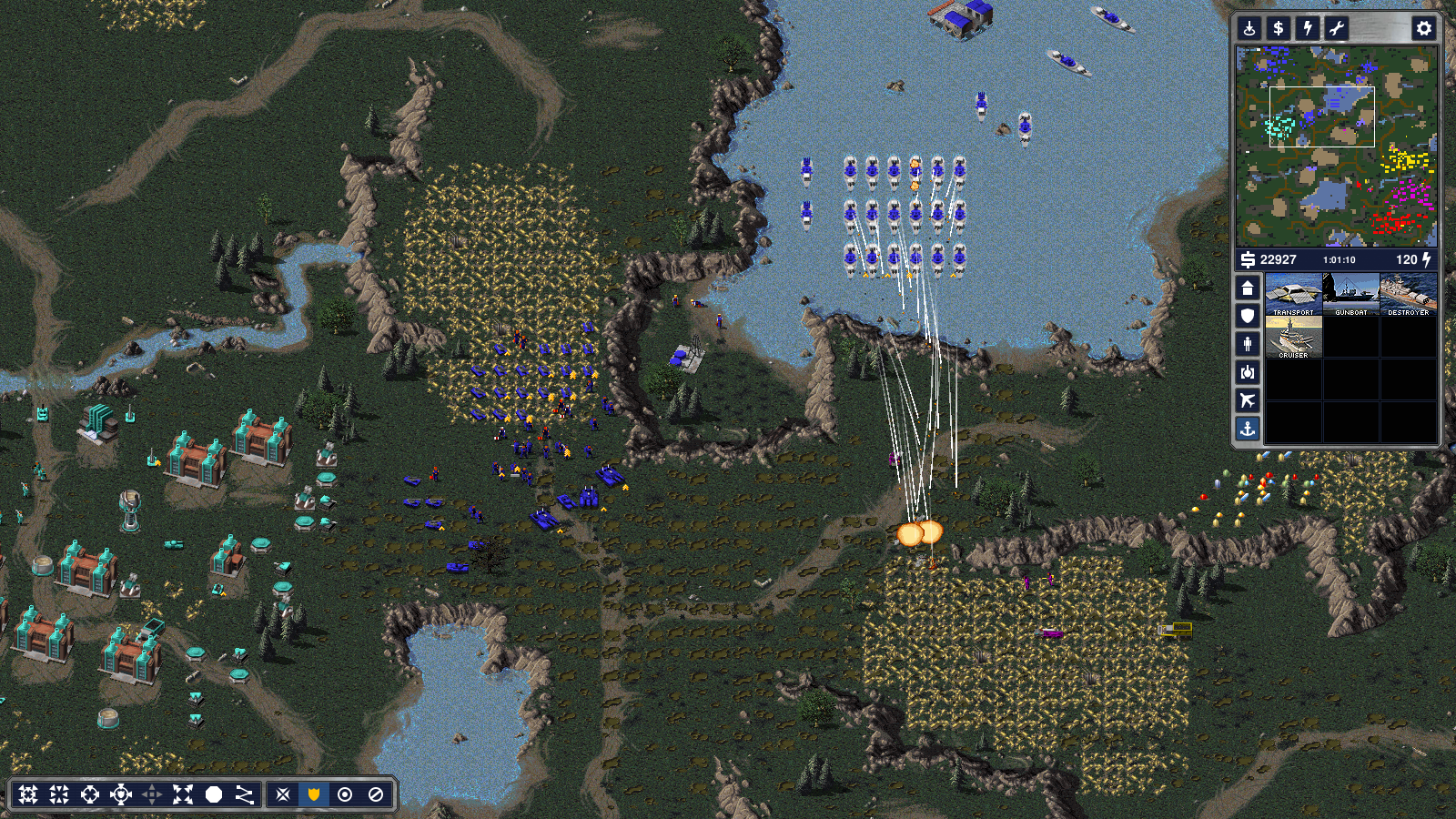Activate the sell mode dollar button
The image size is (1456, 819).
coord(1279,28)
